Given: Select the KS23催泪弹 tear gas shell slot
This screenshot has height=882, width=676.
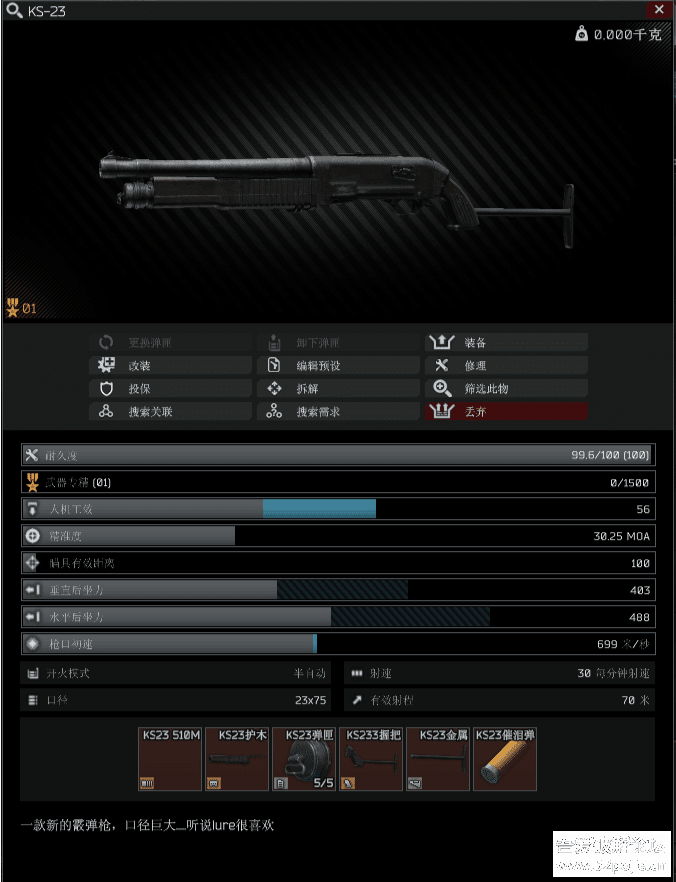Looking at the screenshot, I should point(505,759).
